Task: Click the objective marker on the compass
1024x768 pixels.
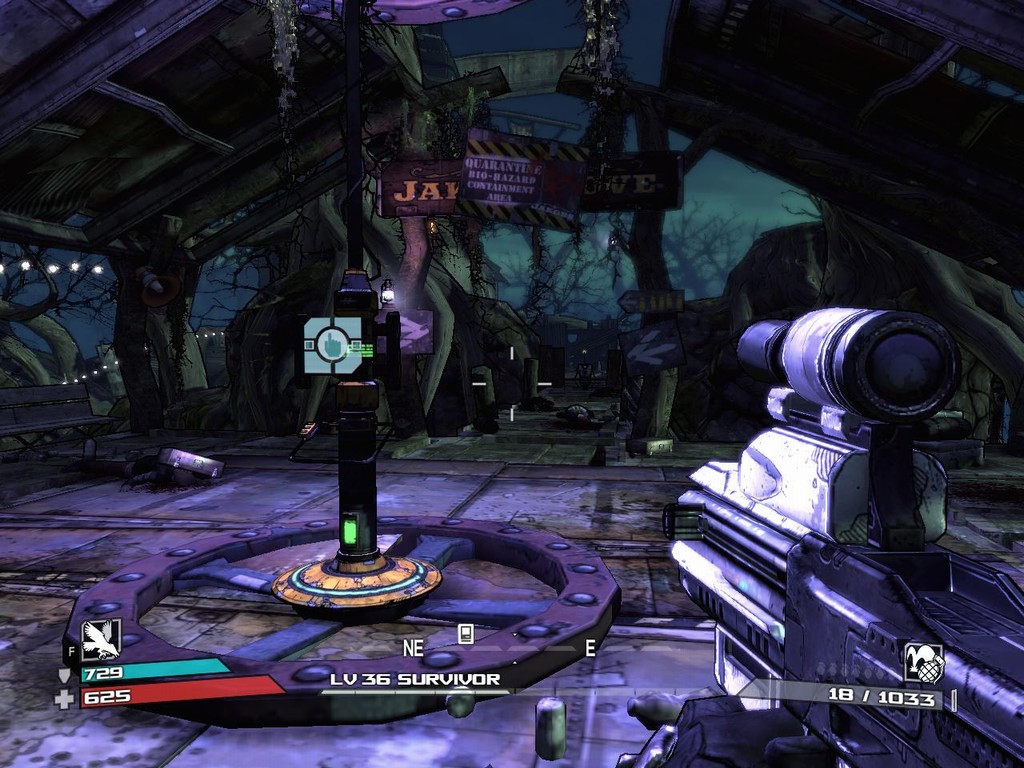Action: click(x=465, y=632)
